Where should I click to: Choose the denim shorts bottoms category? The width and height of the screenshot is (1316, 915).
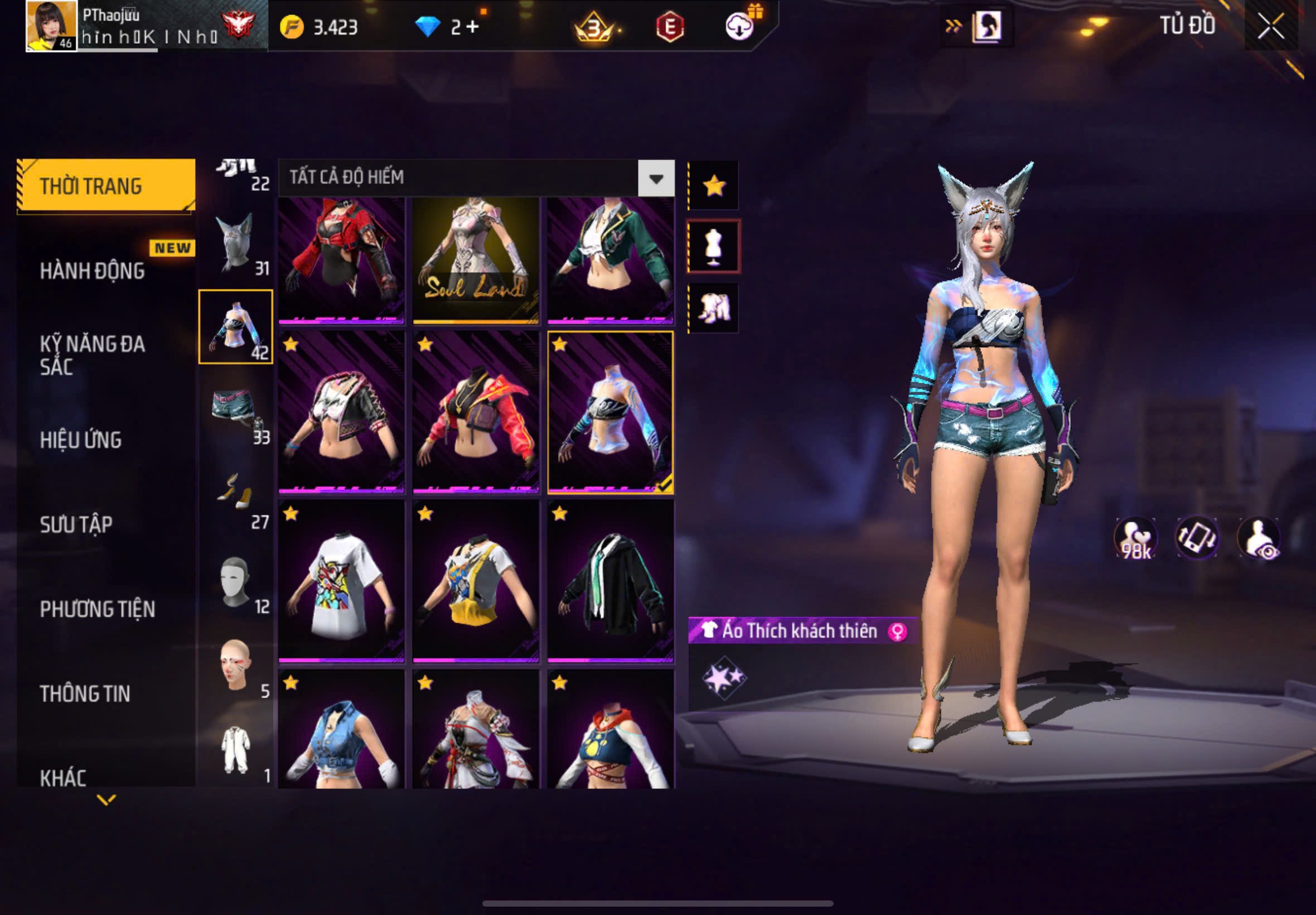(x=235, y=411)
